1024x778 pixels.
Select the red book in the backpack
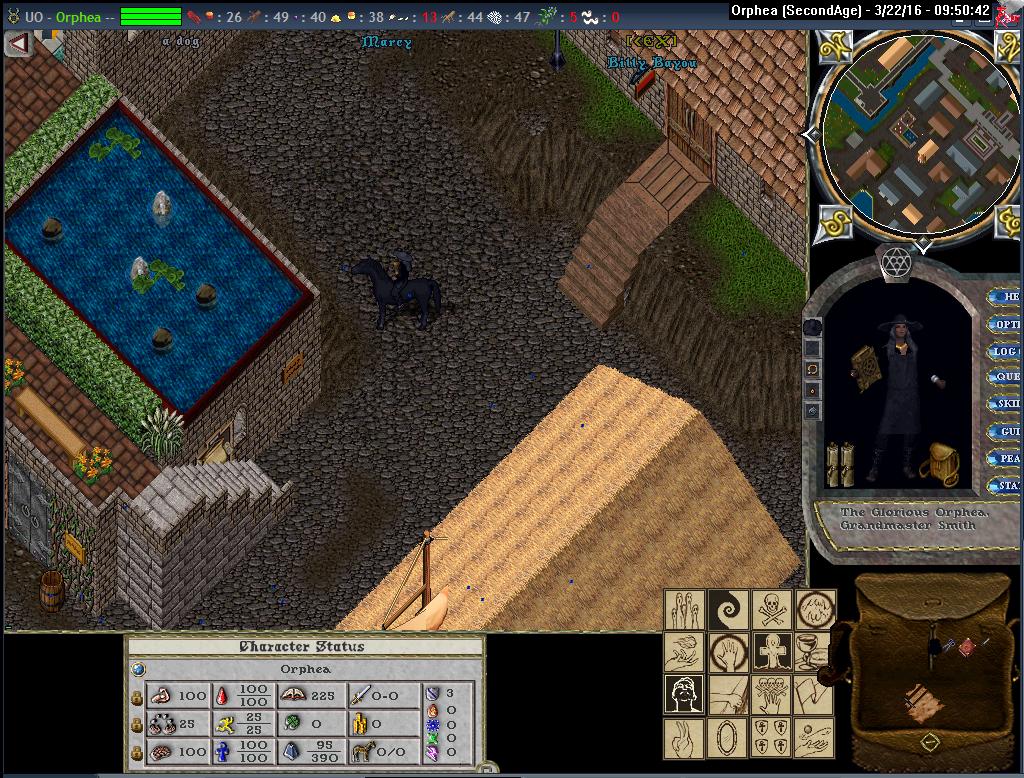967,647
